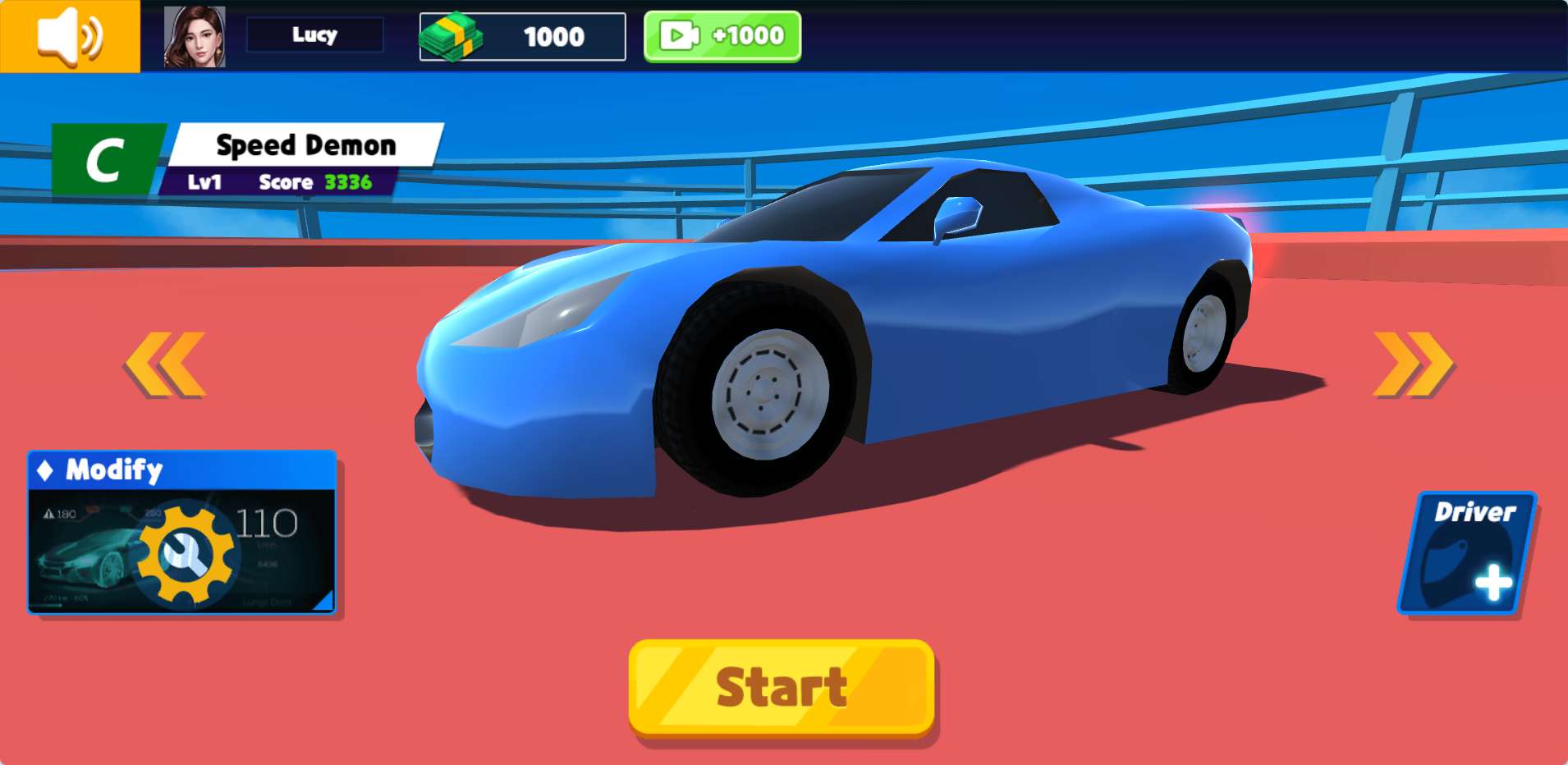Open the Driver selection

1467,552
